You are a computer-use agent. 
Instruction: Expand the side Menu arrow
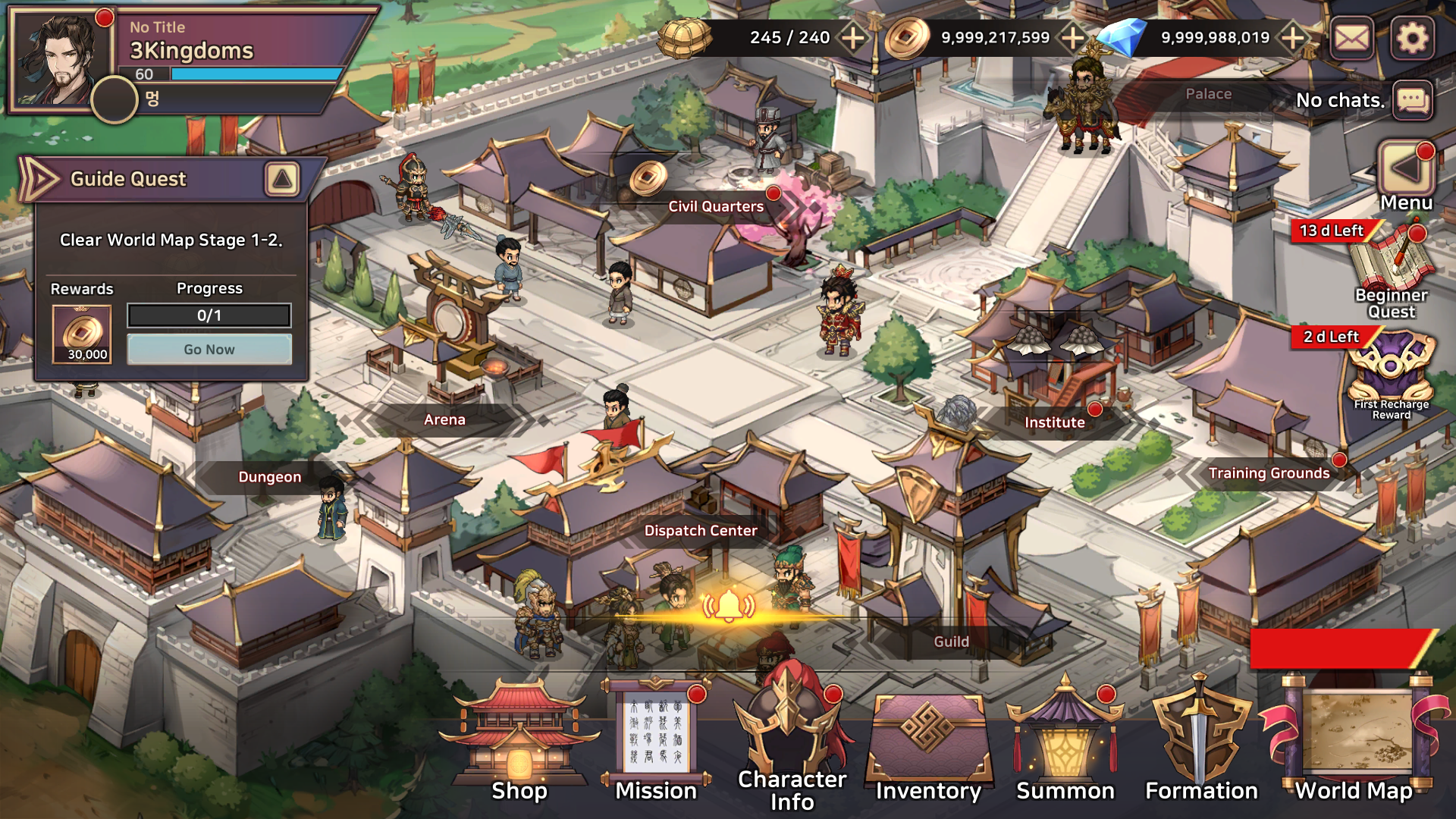[1405, 168]
